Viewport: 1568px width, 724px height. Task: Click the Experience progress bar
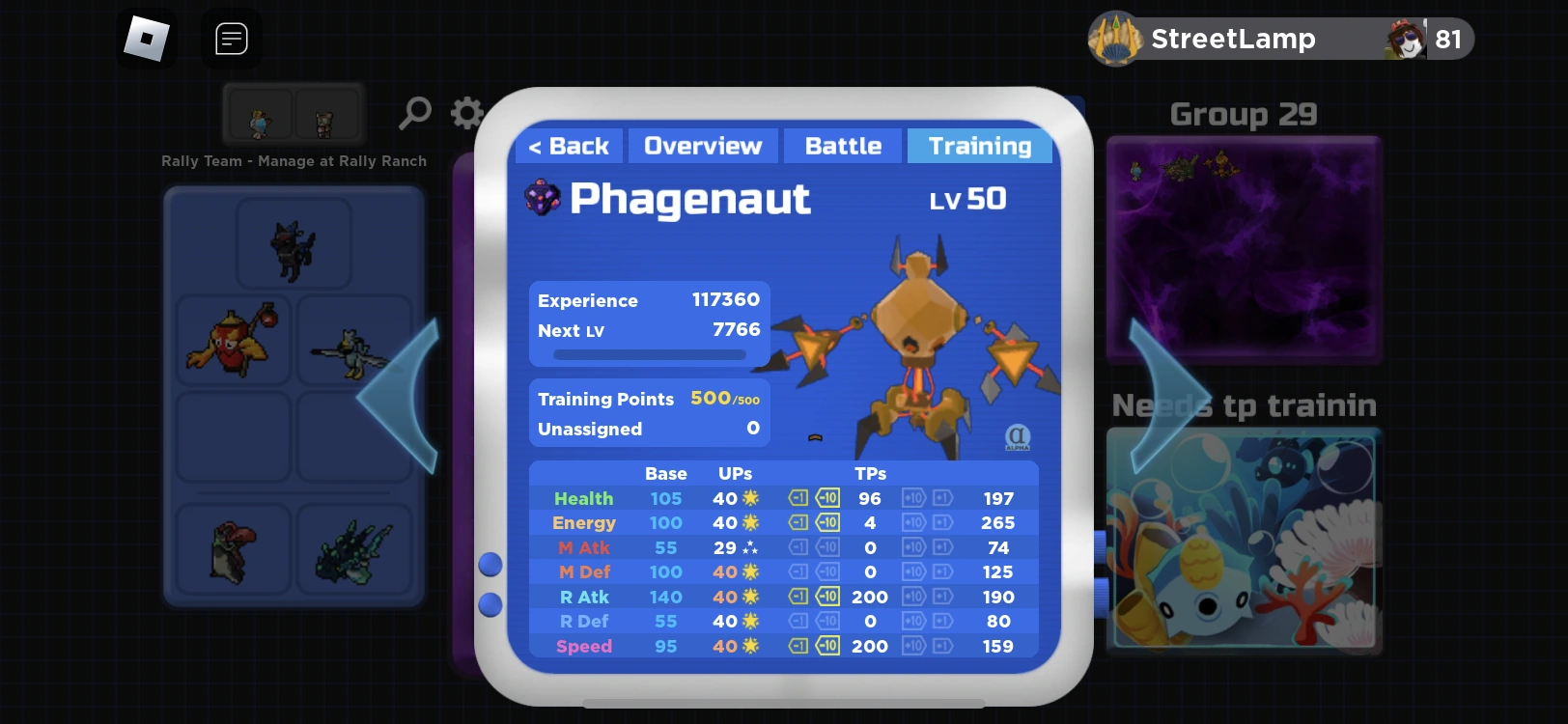[648, 354]
